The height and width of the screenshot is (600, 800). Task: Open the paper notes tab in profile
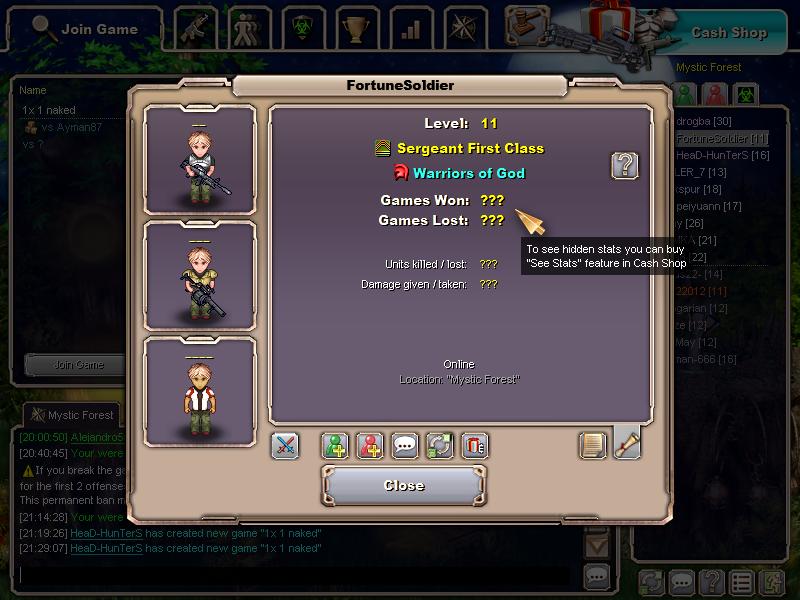593,445
